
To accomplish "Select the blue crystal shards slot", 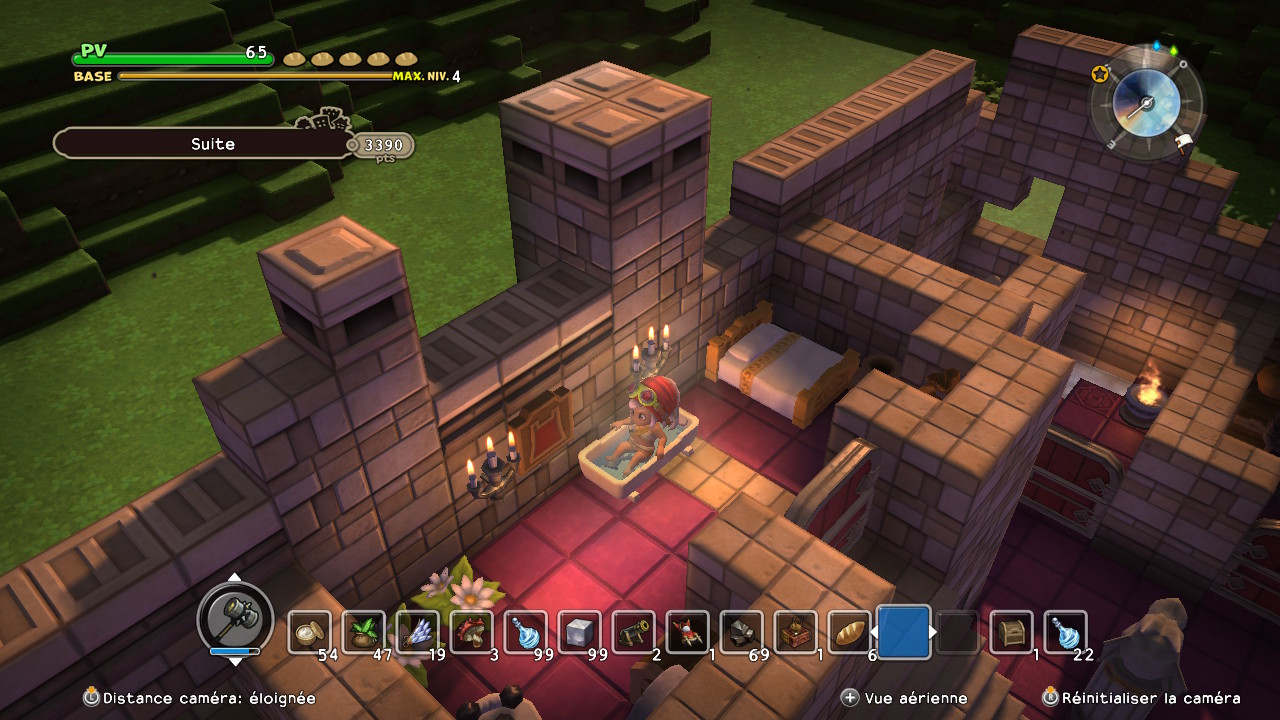I will coord(418,632).
